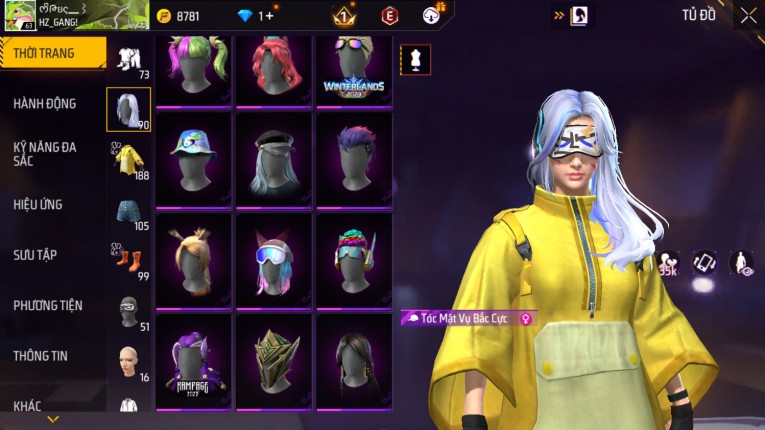Show the PHƯƠNG TIỆN tab

coord(48,305)
